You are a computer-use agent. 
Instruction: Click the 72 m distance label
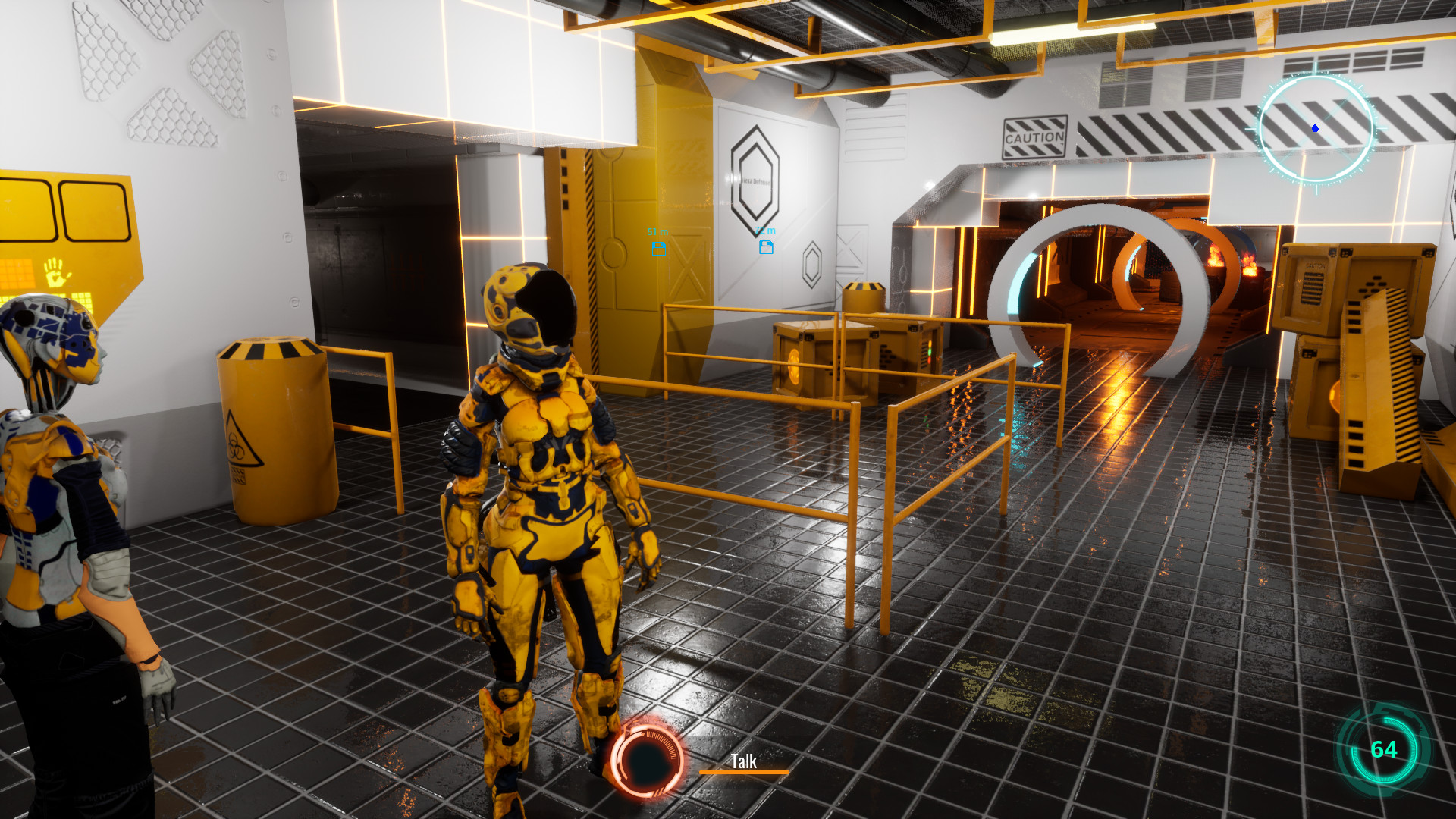[x=765, y=231]
